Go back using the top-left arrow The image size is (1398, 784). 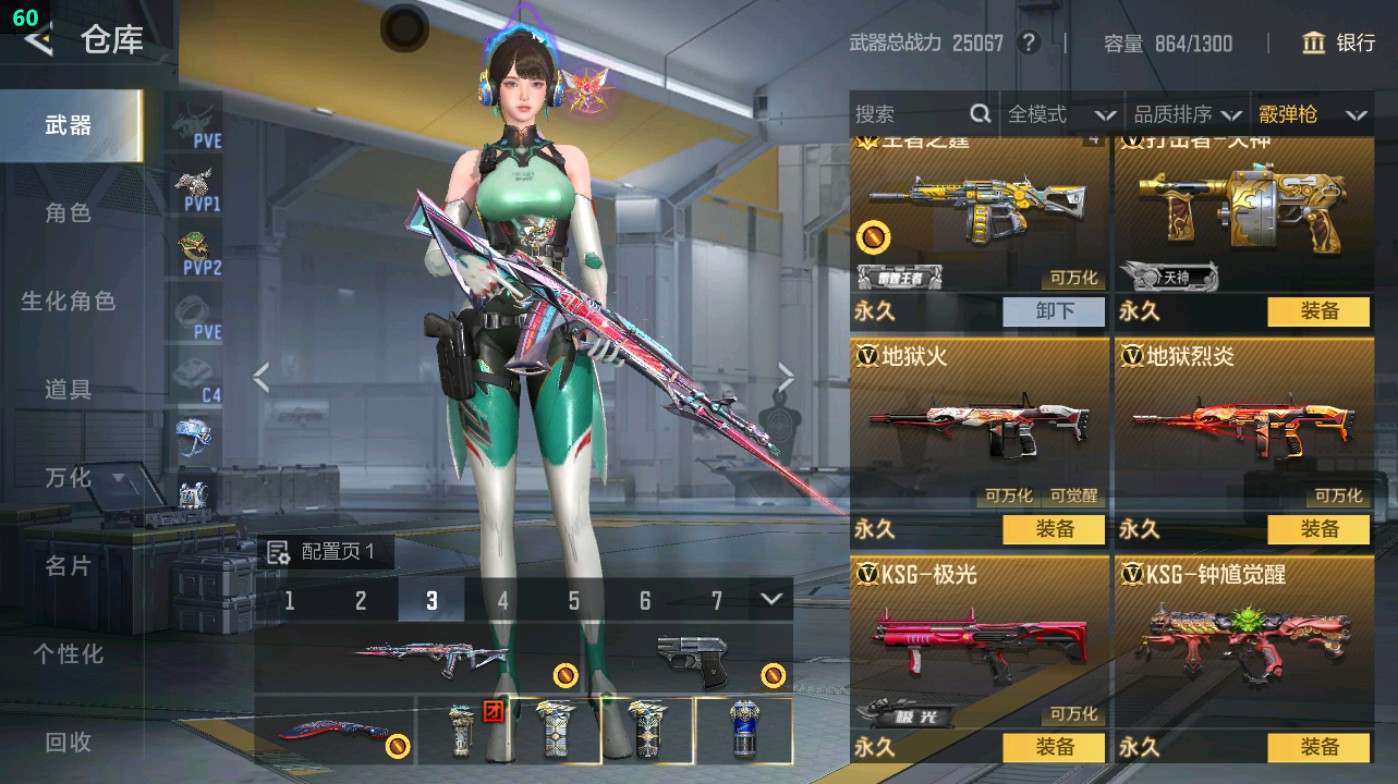point(38,40)
